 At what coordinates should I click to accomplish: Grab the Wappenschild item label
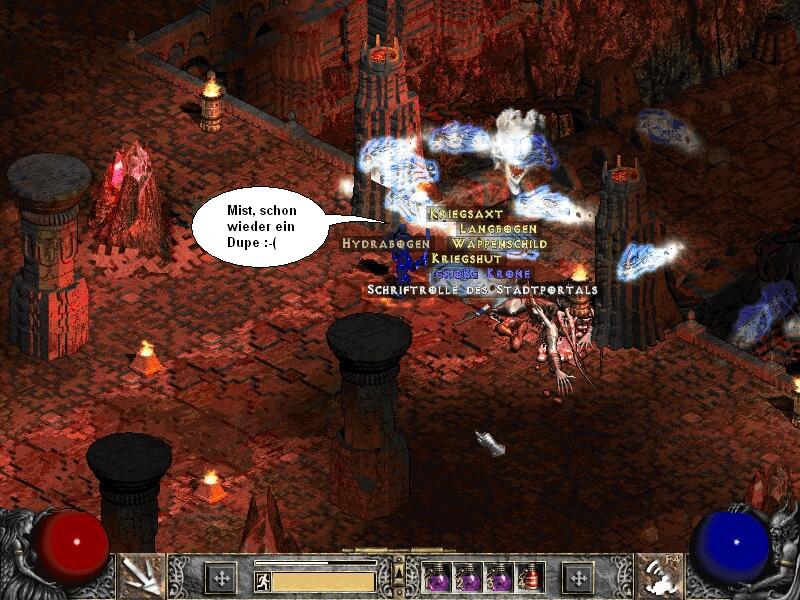[x=499, y=243]
